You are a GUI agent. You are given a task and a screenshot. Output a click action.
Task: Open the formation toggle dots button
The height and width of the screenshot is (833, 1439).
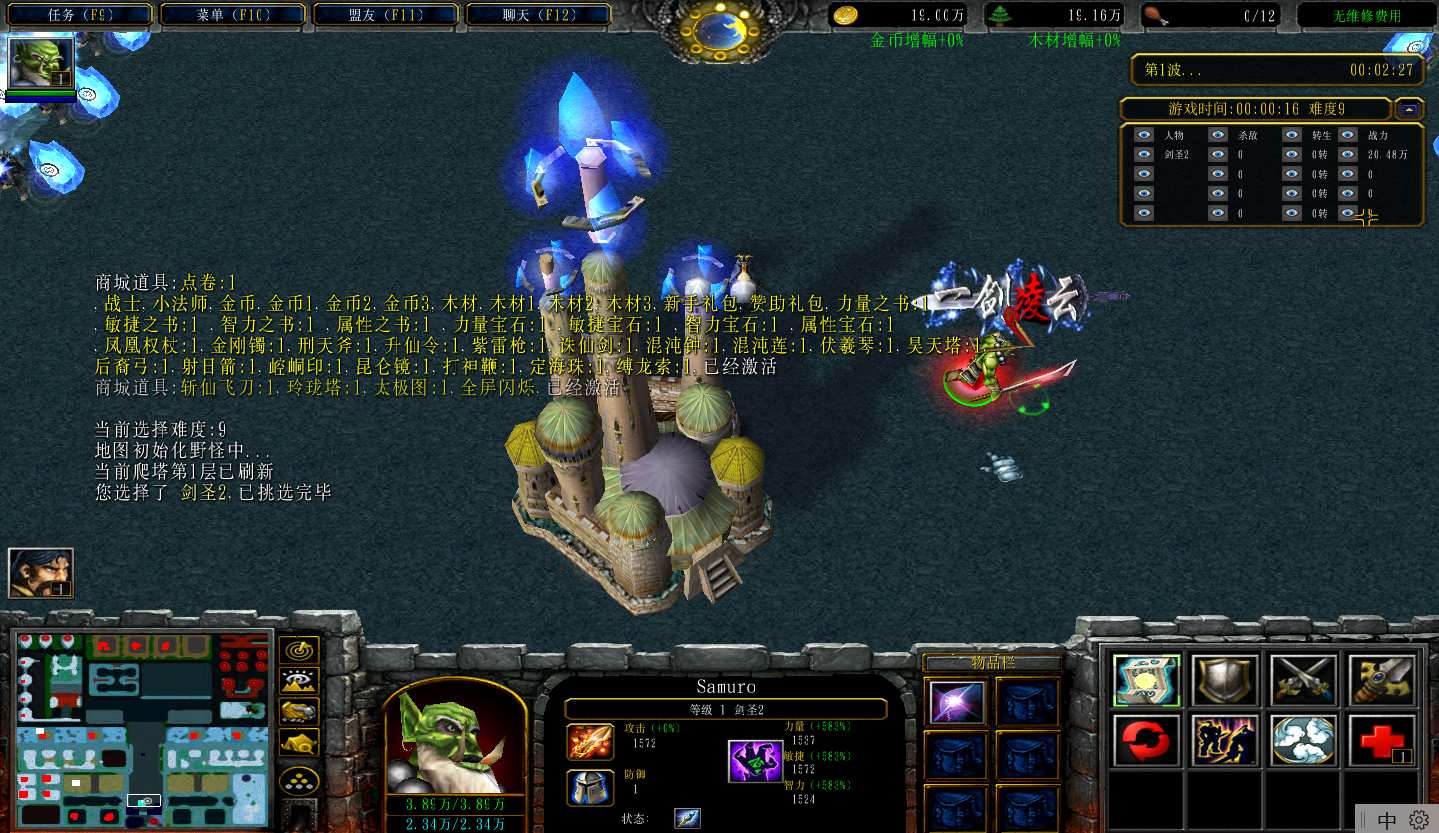[299, 779]
